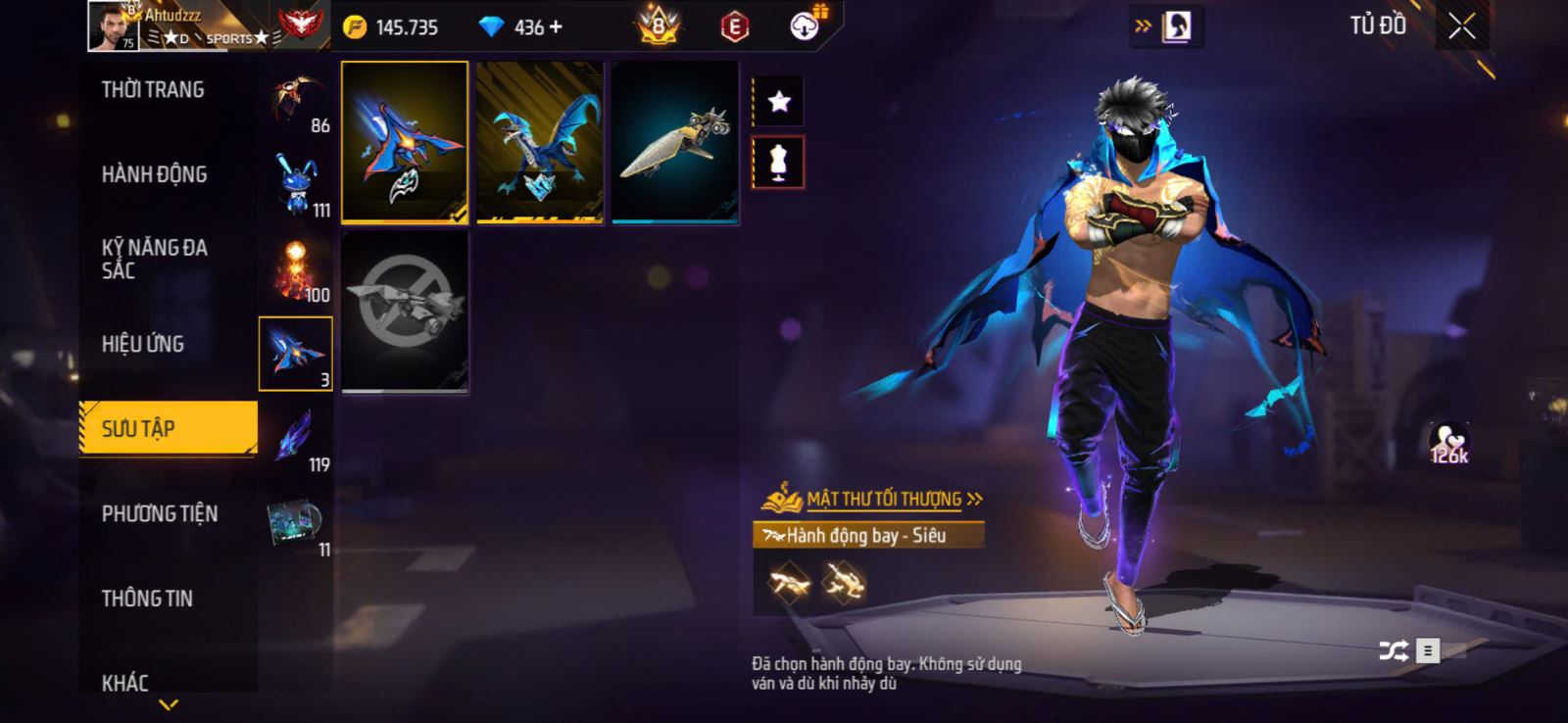1568x723 pixels.
Task: Select Kỹ Năng Đa Sắc category
Action: tap(154, 260)
